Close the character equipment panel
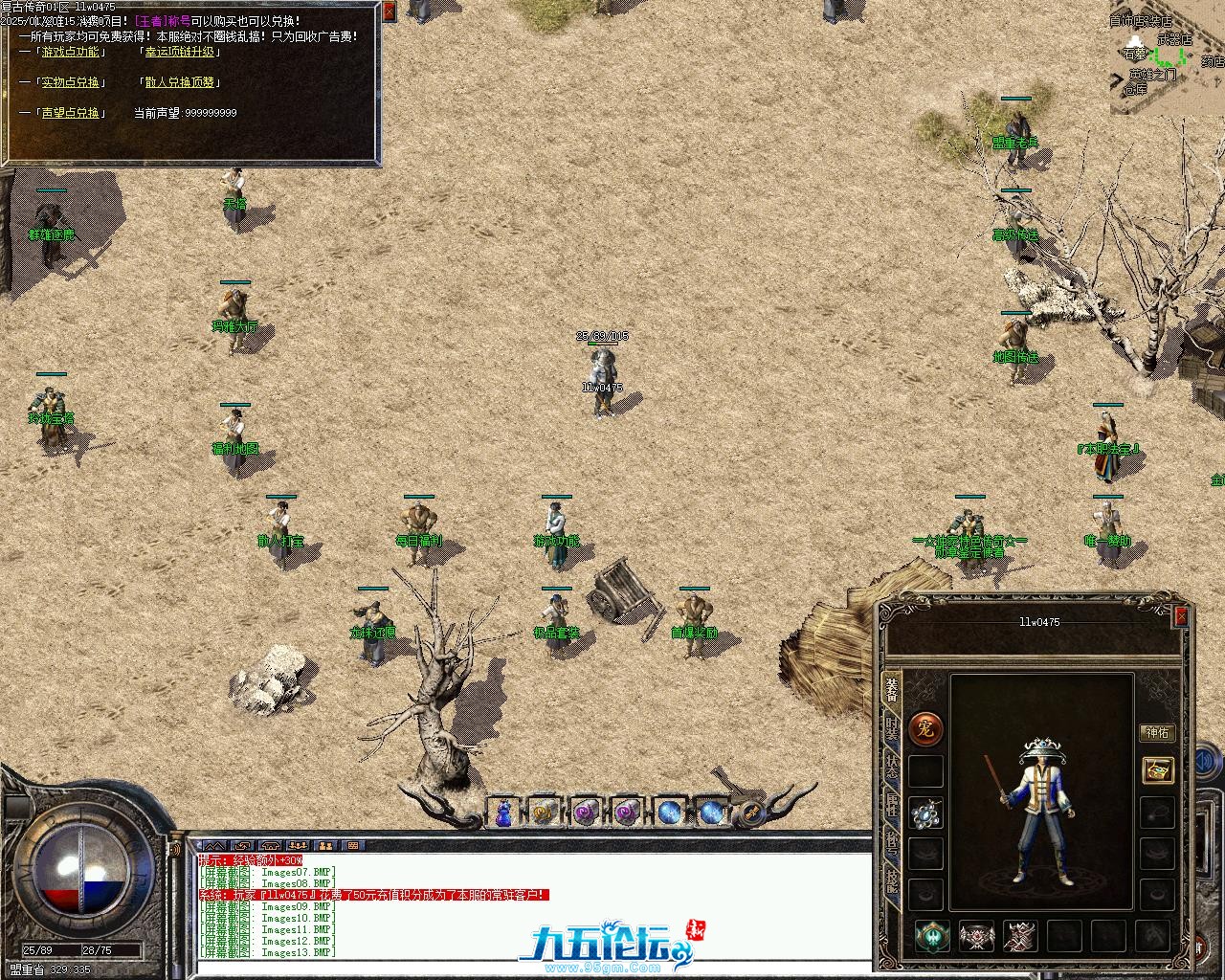 tap(1181, 617)
